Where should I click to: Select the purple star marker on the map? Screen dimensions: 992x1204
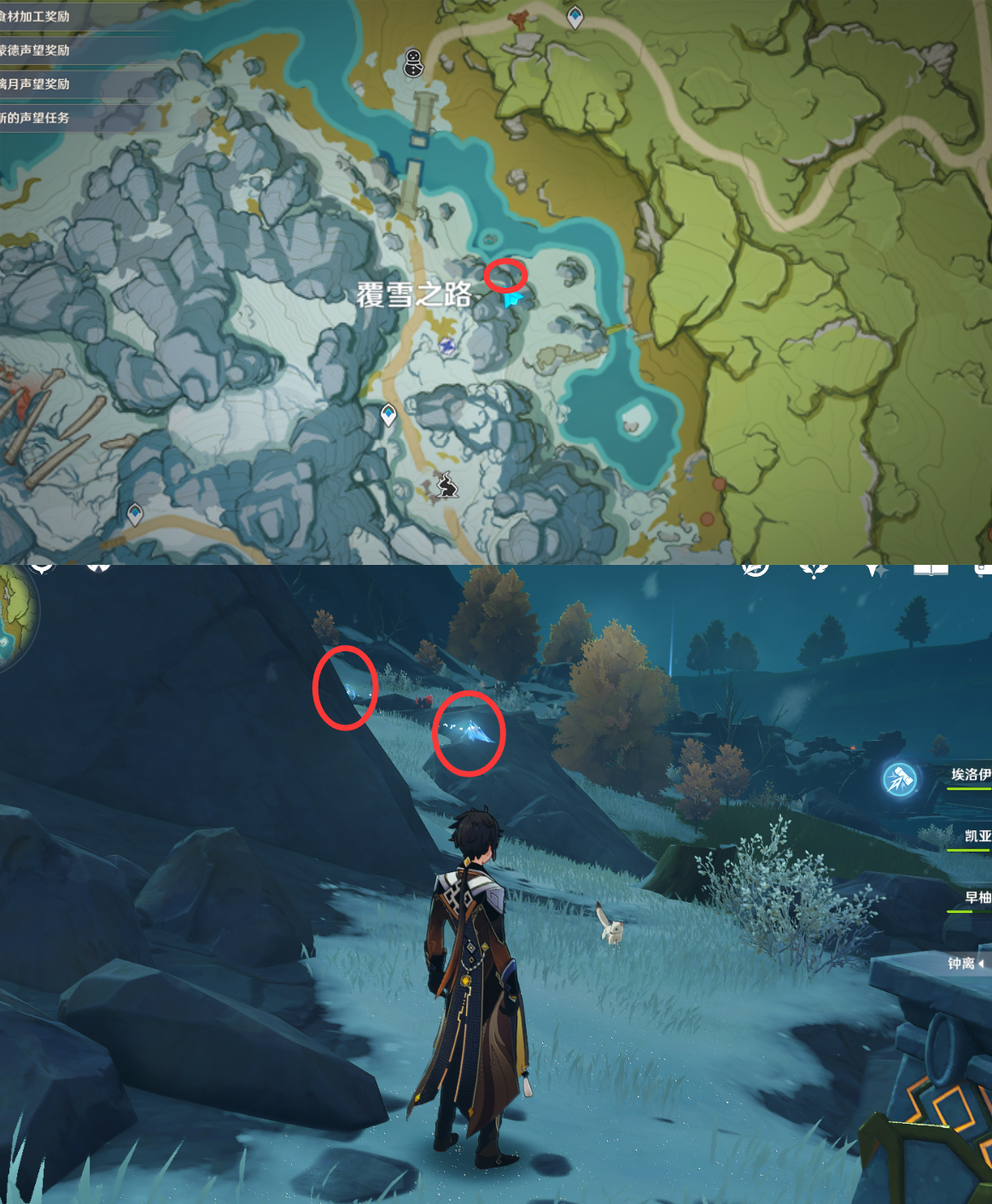point(447,346)
